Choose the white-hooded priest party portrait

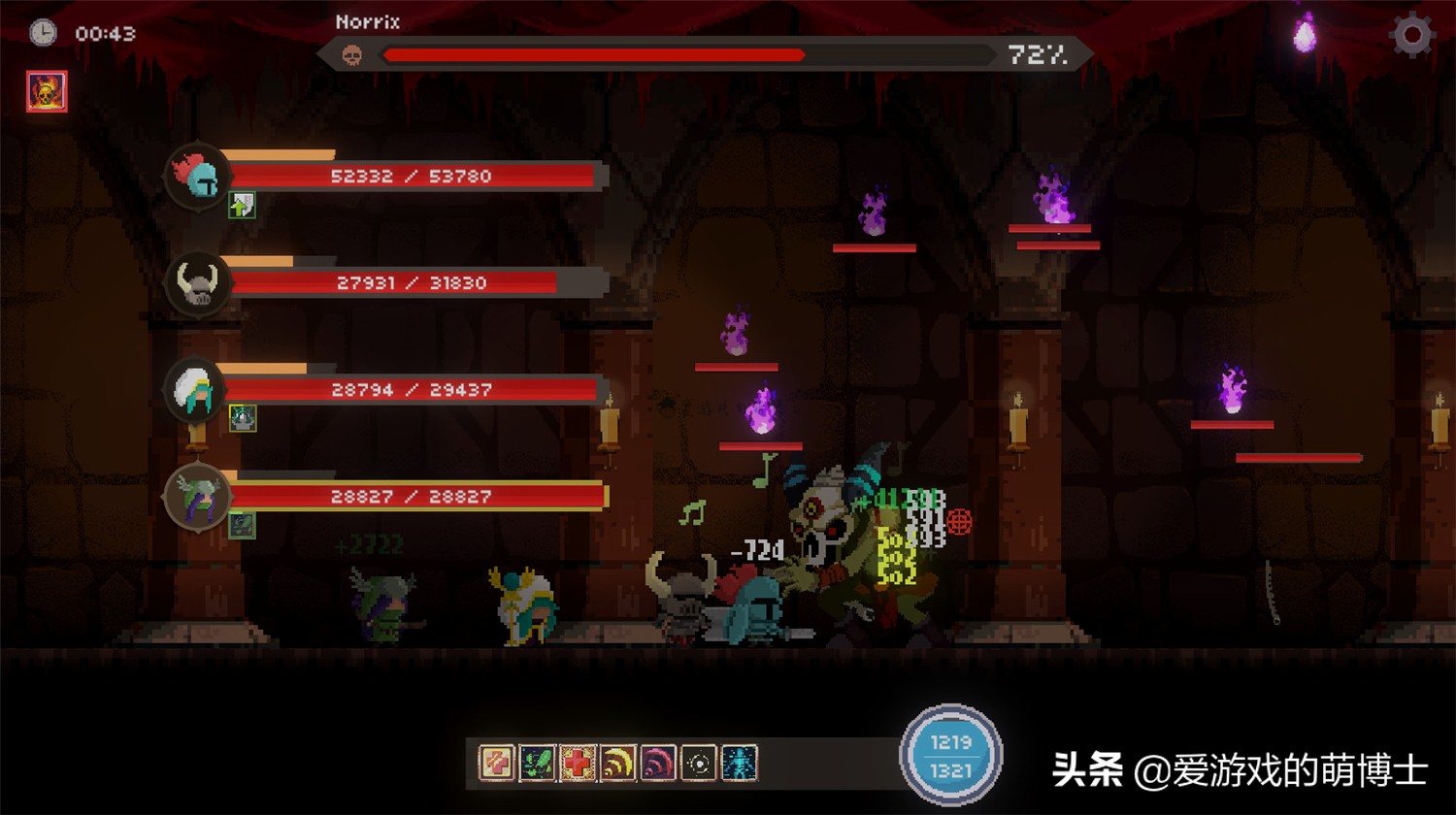click(x=198, y=390)
